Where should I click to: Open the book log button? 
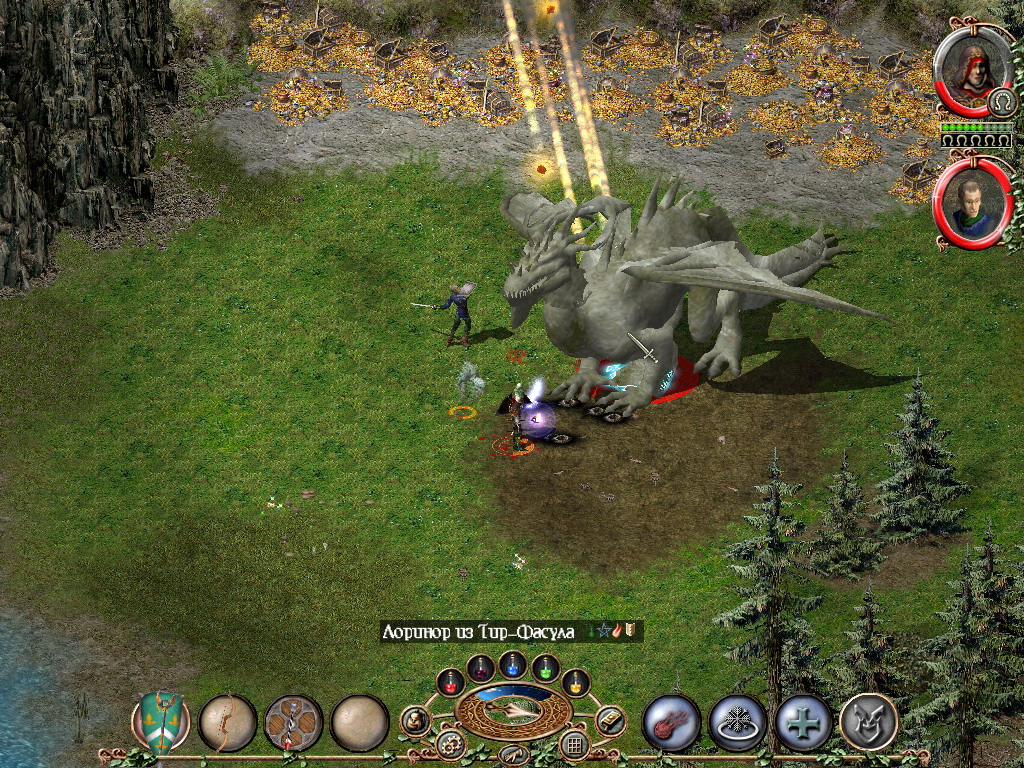pos(610,720)
